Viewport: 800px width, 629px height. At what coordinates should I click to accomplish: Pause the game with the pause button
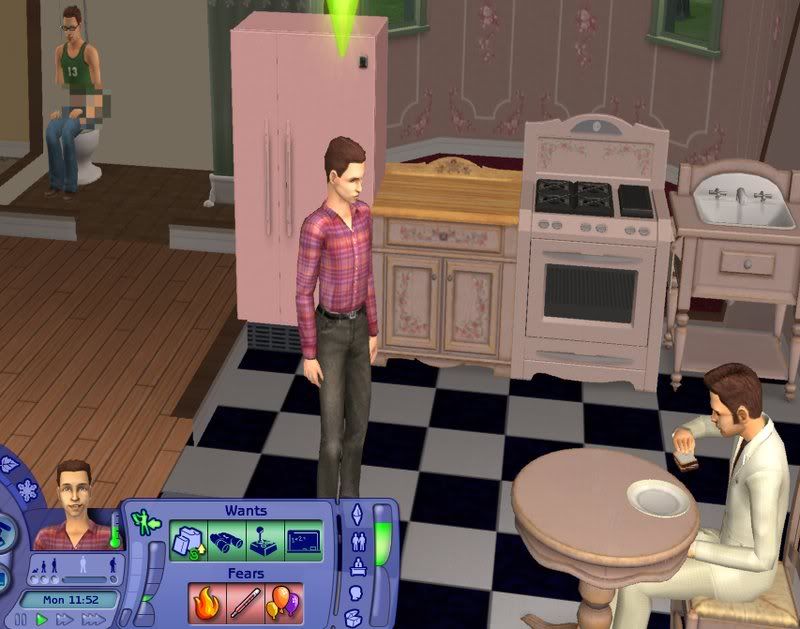click(x=20, y=620)
